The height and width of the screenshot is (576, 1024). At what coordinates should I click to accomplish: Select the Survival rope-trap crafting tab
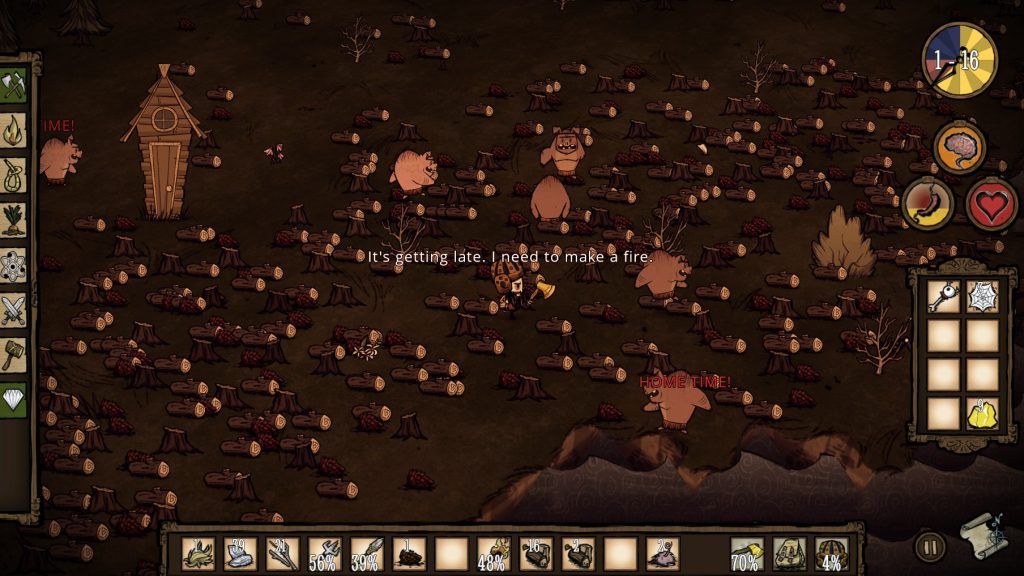14,174
